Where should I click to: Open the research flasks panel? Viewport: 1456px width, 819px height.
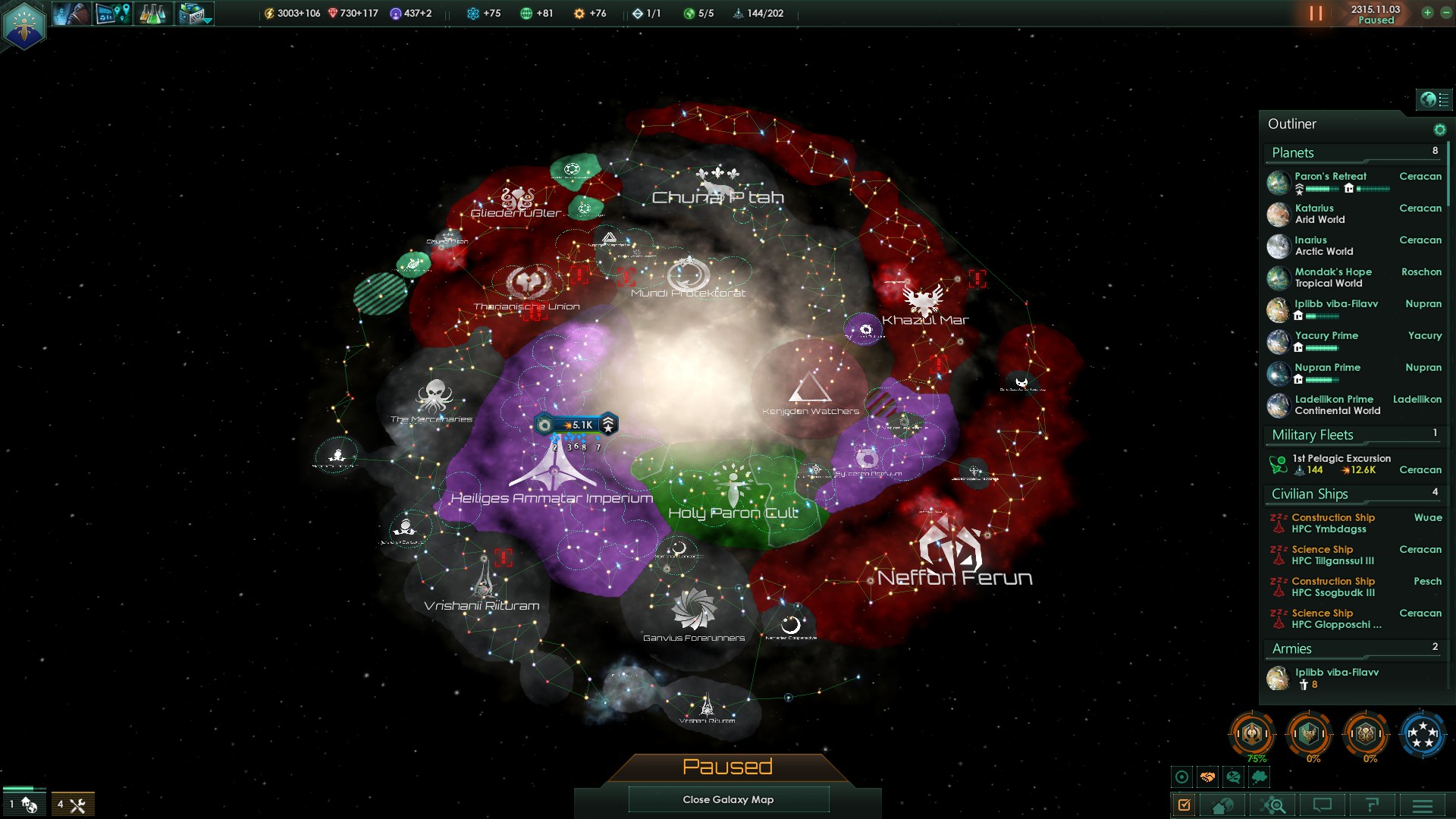(152, 14)
